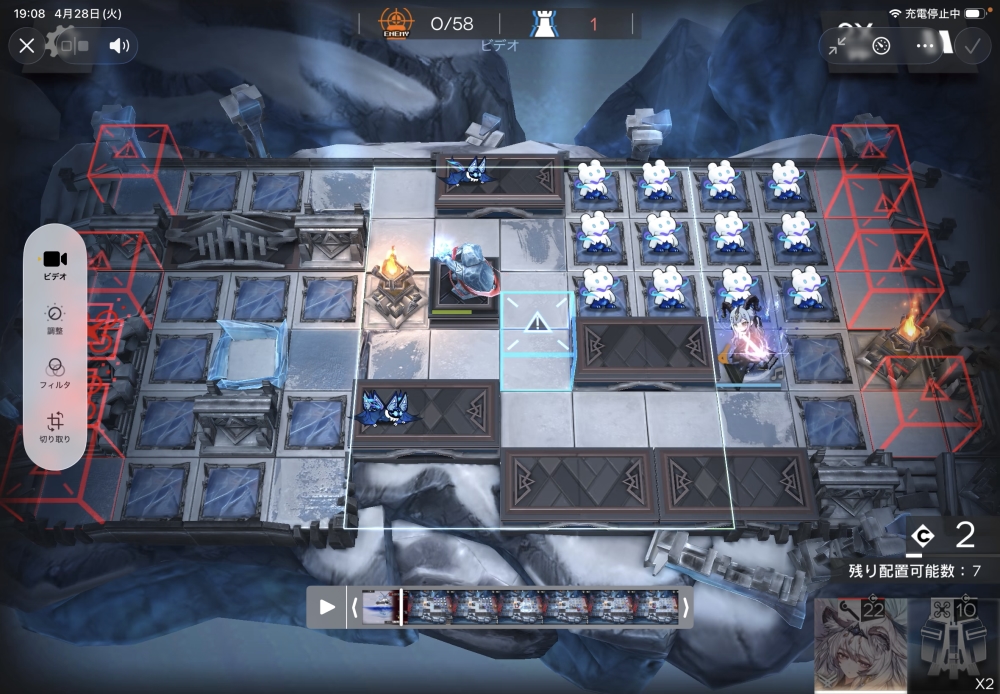This screenshot has height=694, width=1000.
Task: Click the blue highlighted warning tile
Action: pyautogui.click(x=537, y=324)
